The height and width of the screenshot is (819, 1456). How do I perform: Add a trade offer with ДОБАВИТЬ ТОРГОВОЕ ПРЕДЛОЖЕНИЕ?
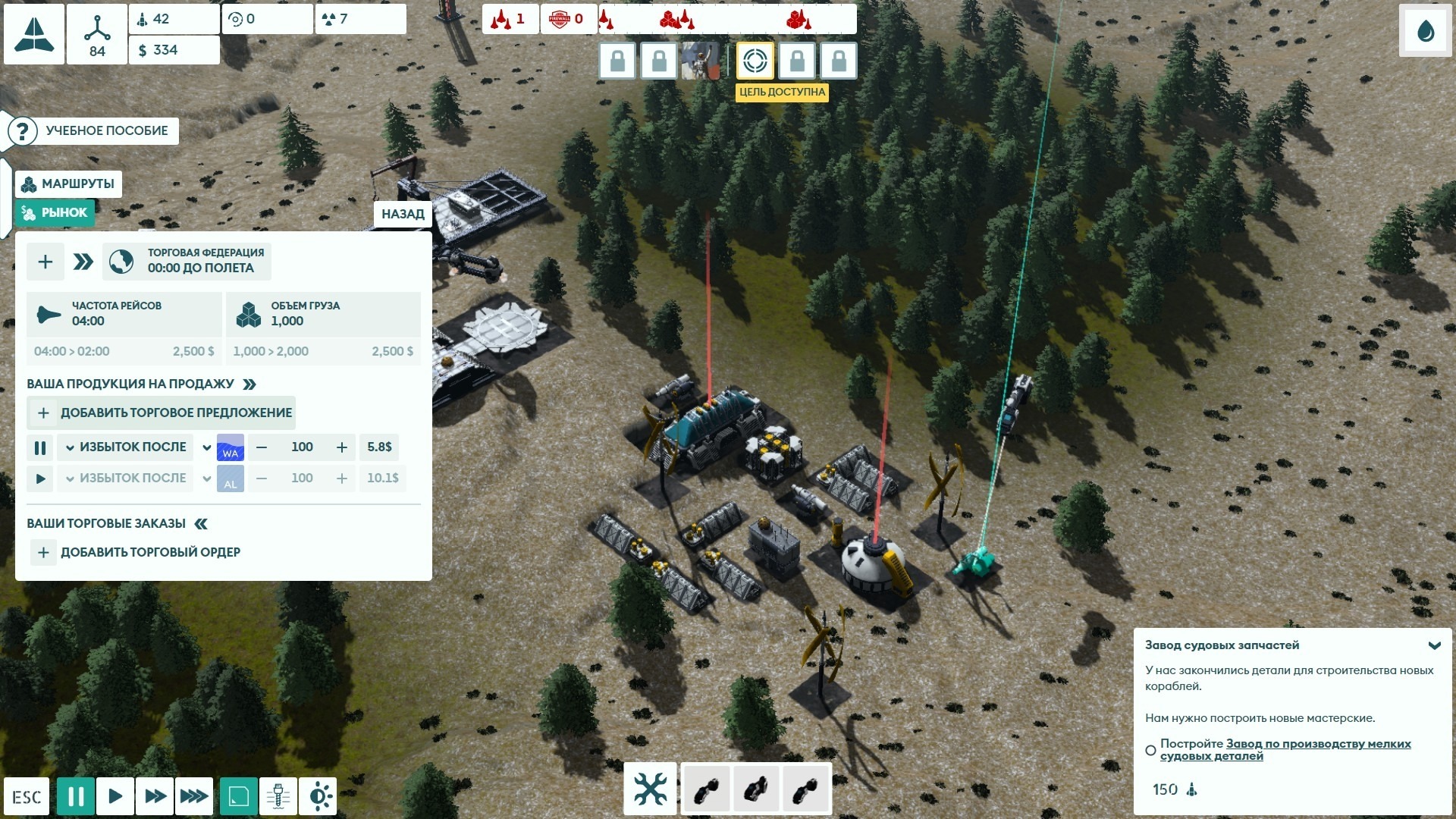162,413
